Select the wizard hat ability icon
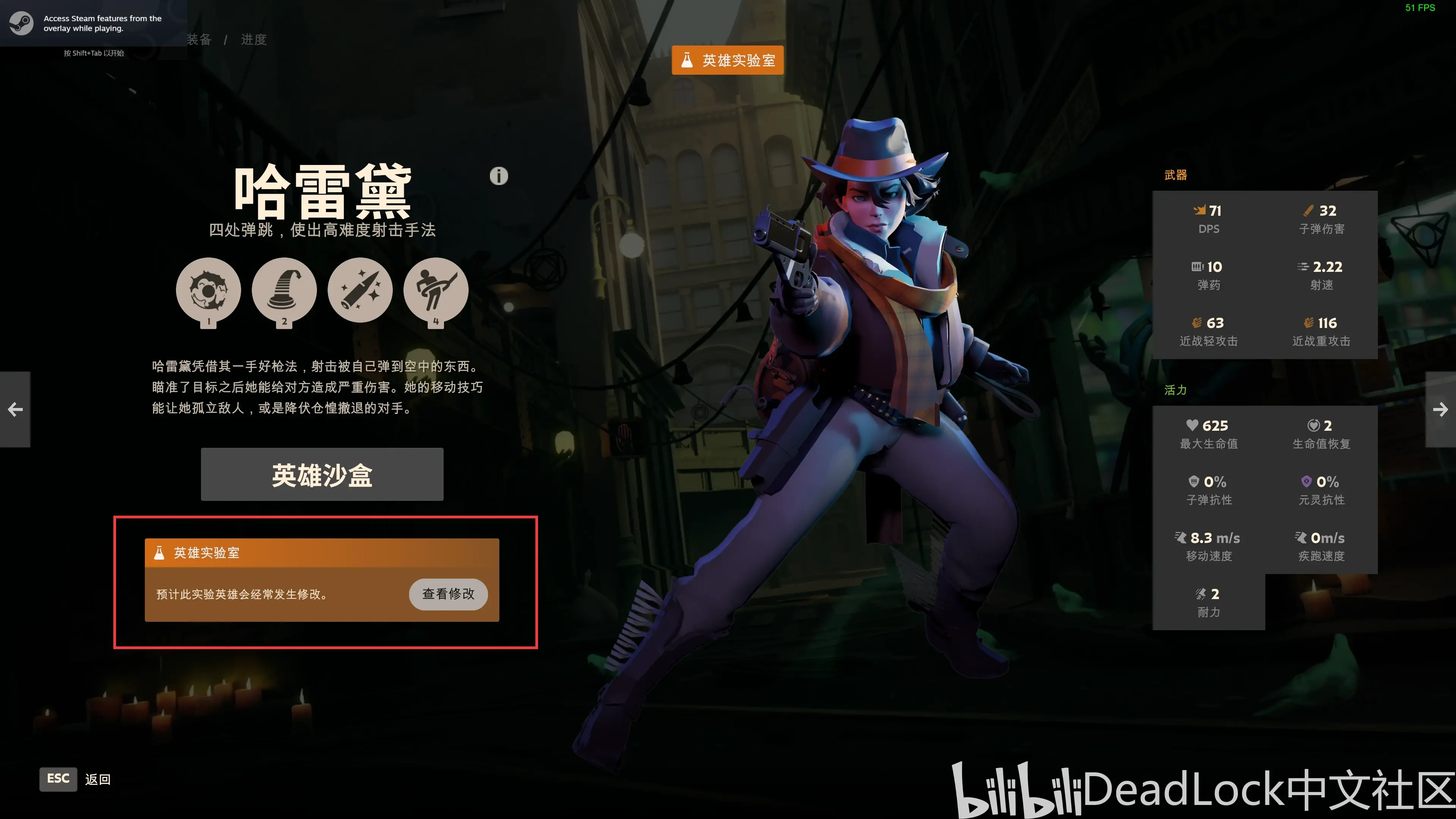1456x819 pixels. (x=284, y=290)
